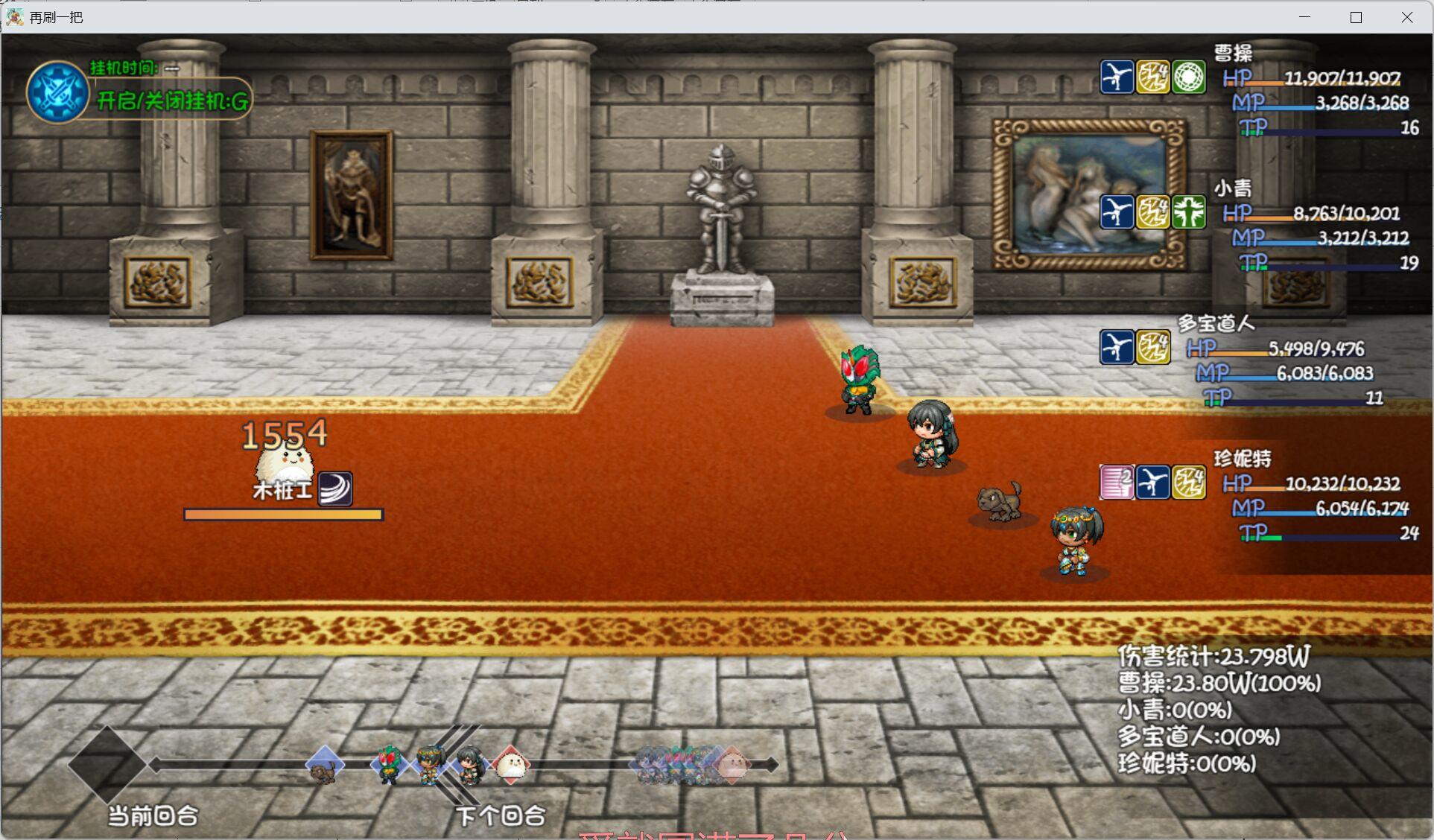Click the 曹操:23.80W(100%) damage entry
1434x840 pixels.
[1219, 684]
